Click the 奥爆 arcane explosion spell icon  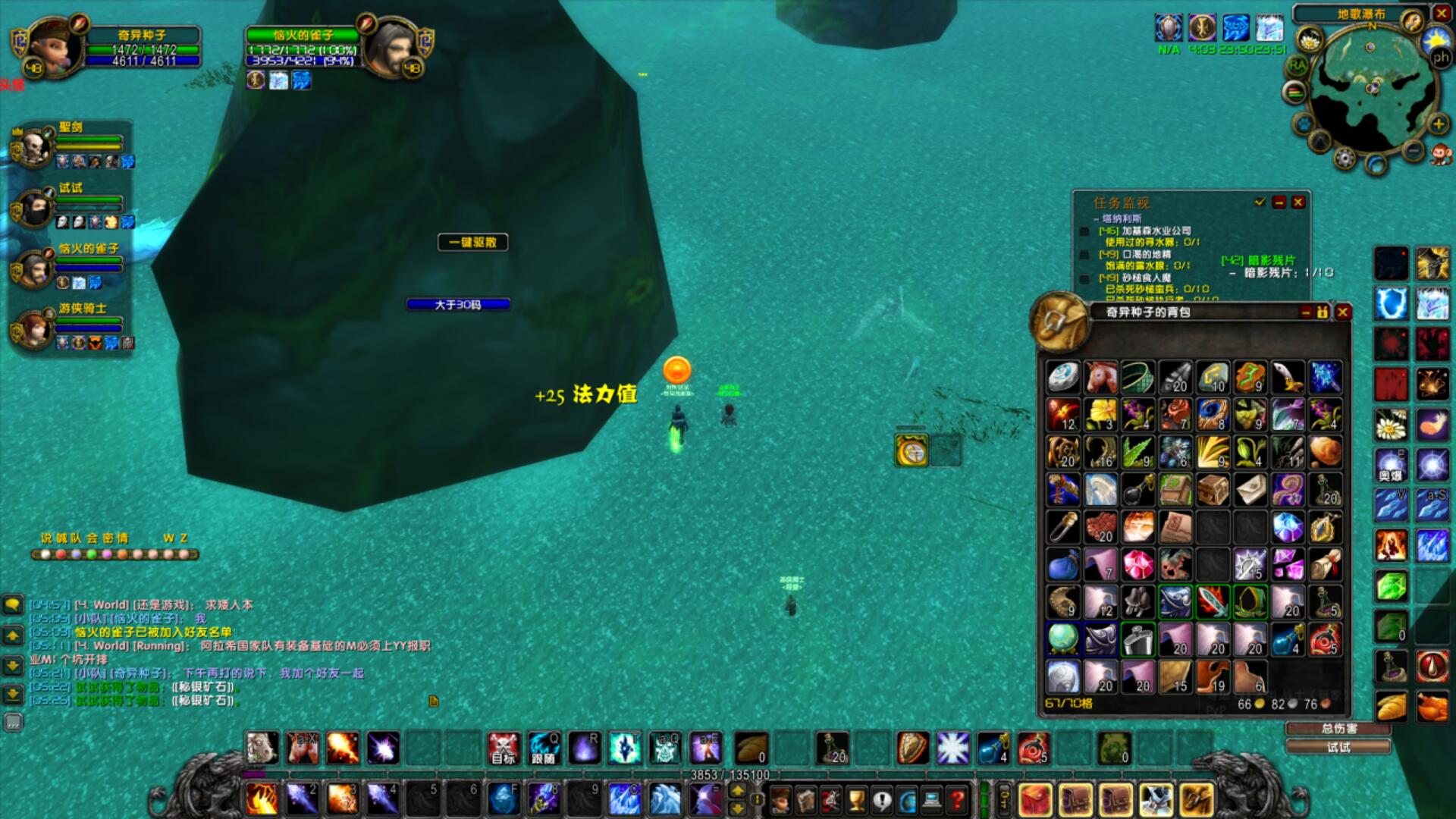click(x=1392, y=465)
